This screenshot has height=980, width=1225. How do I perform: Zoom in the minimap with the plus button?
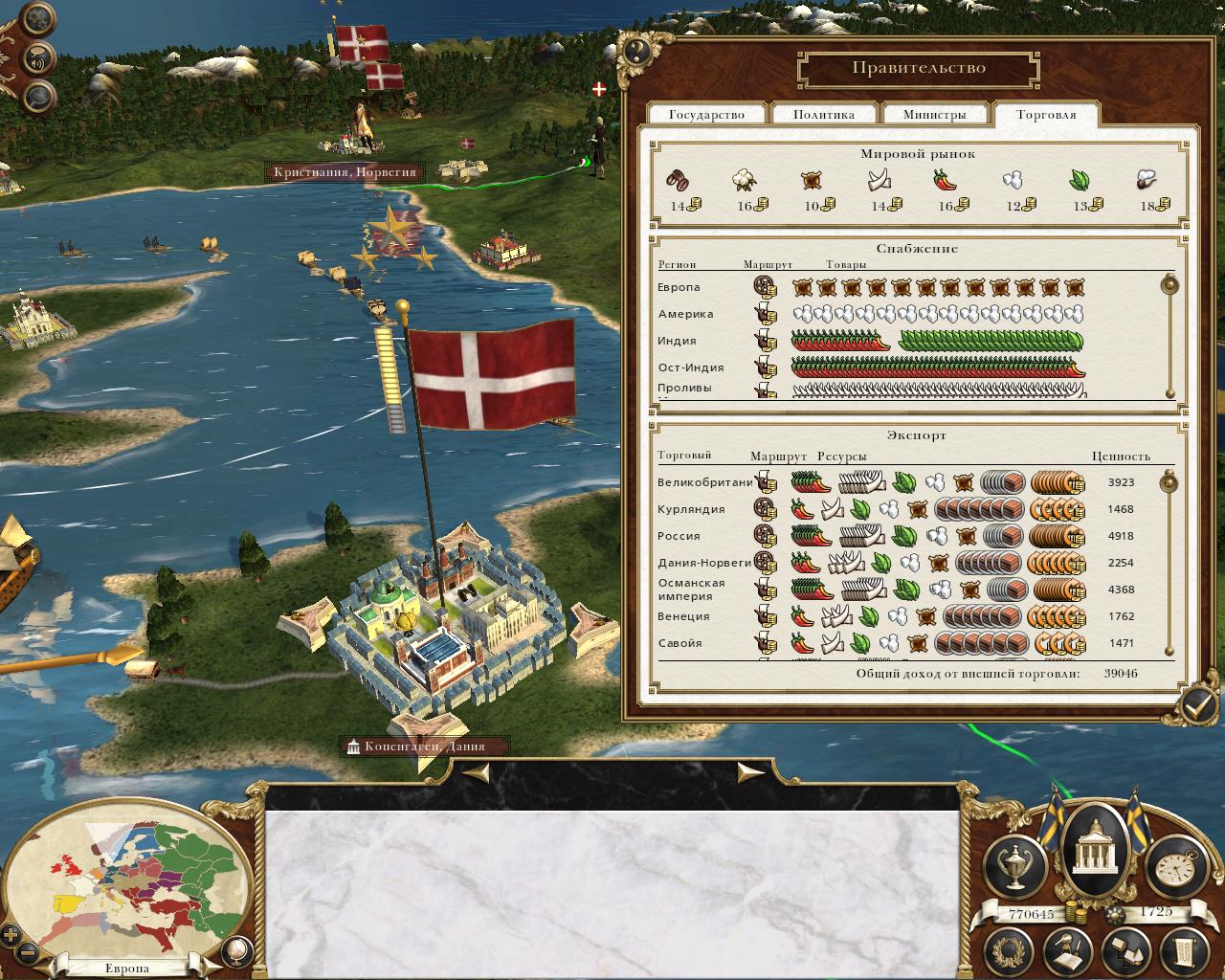11,935
